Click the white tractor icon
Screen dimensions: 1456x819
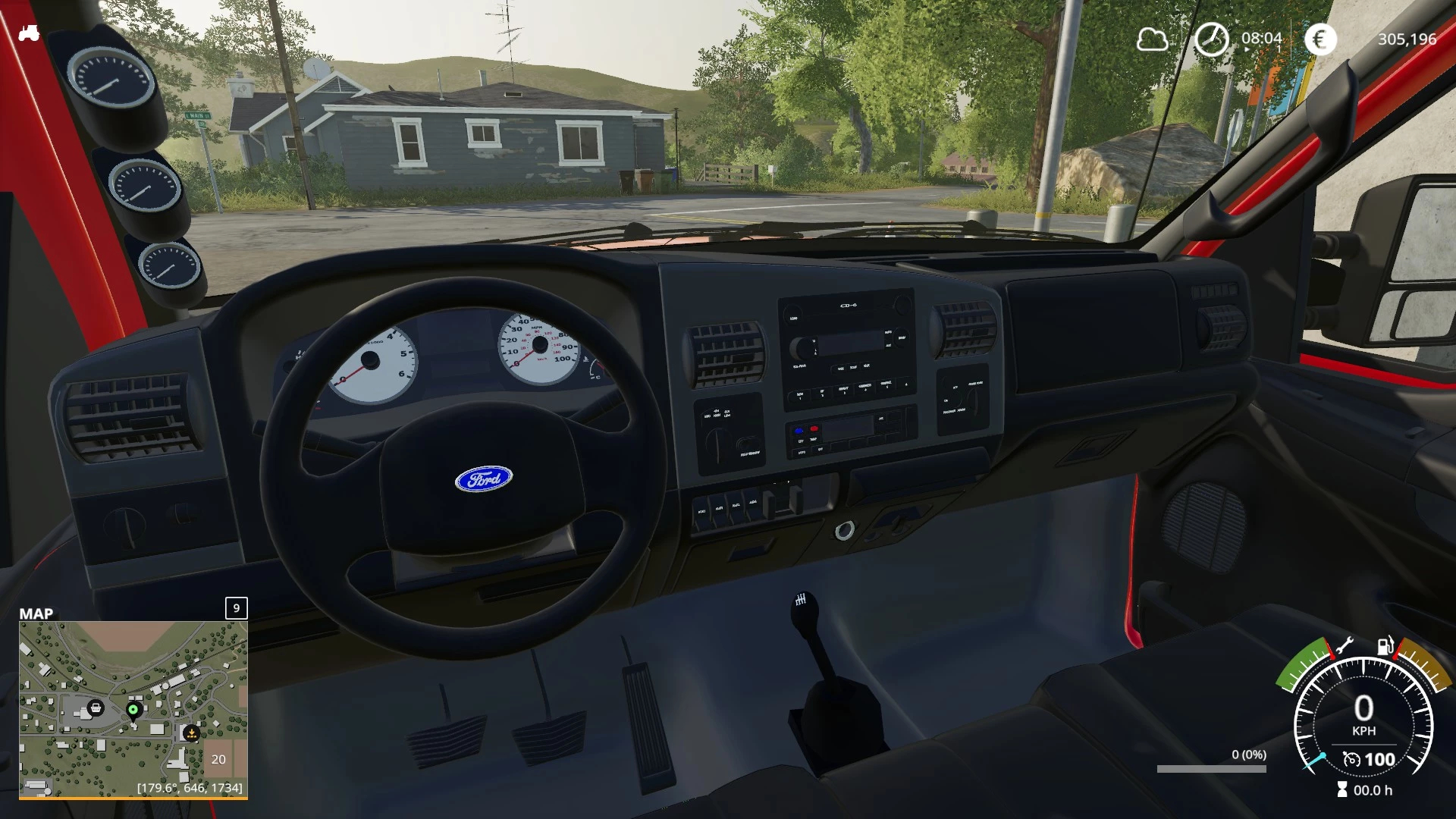click(x=29, y=33)
